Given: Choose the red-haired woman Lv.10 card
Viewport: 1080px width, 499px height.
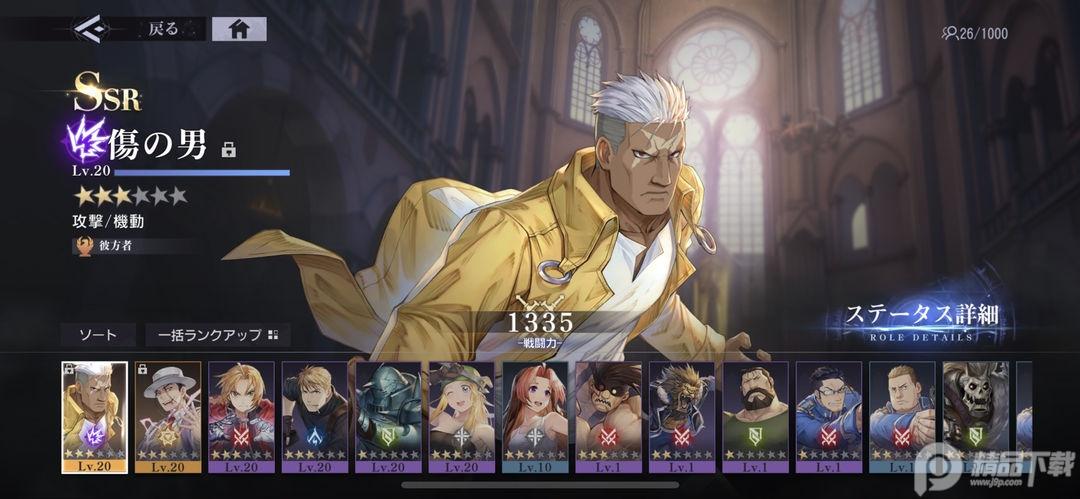Looking at the screenshot, I should 535,415.
